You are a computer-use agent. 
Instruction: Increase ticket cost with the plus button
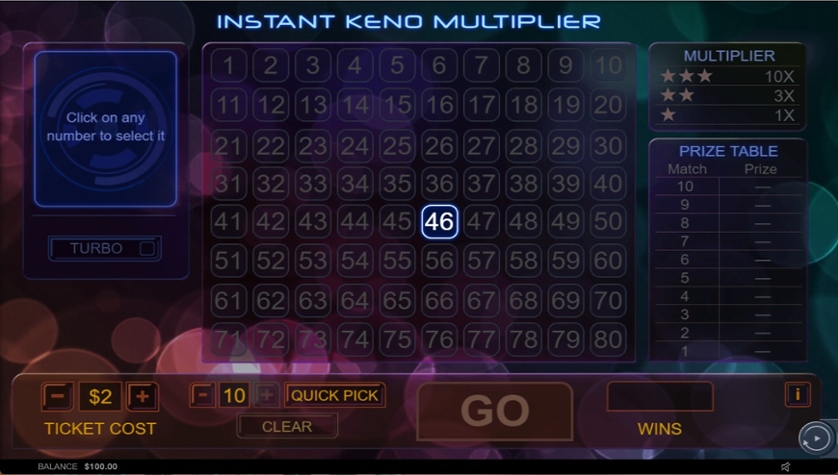(x=142, y=396)
